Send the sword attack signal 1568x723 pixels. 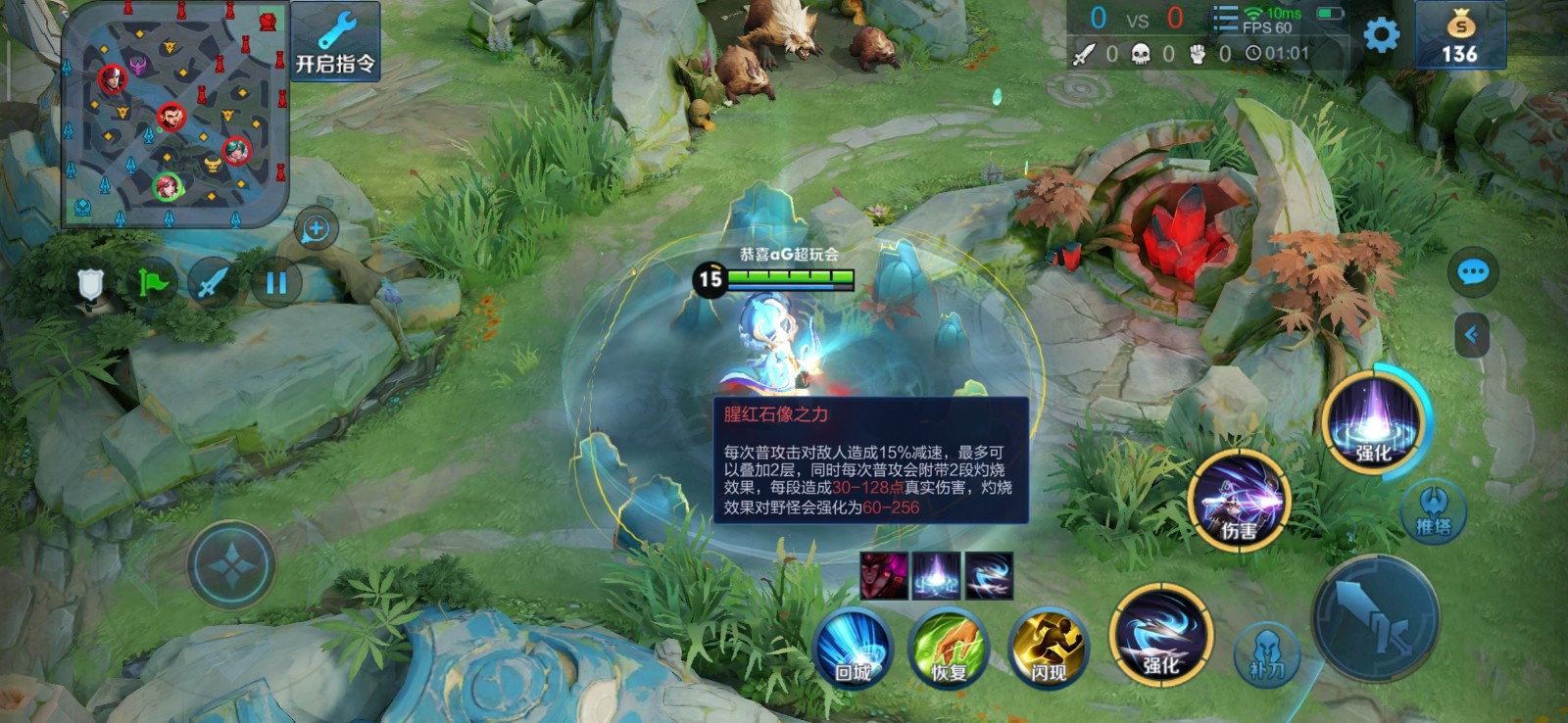coord(213,284)
